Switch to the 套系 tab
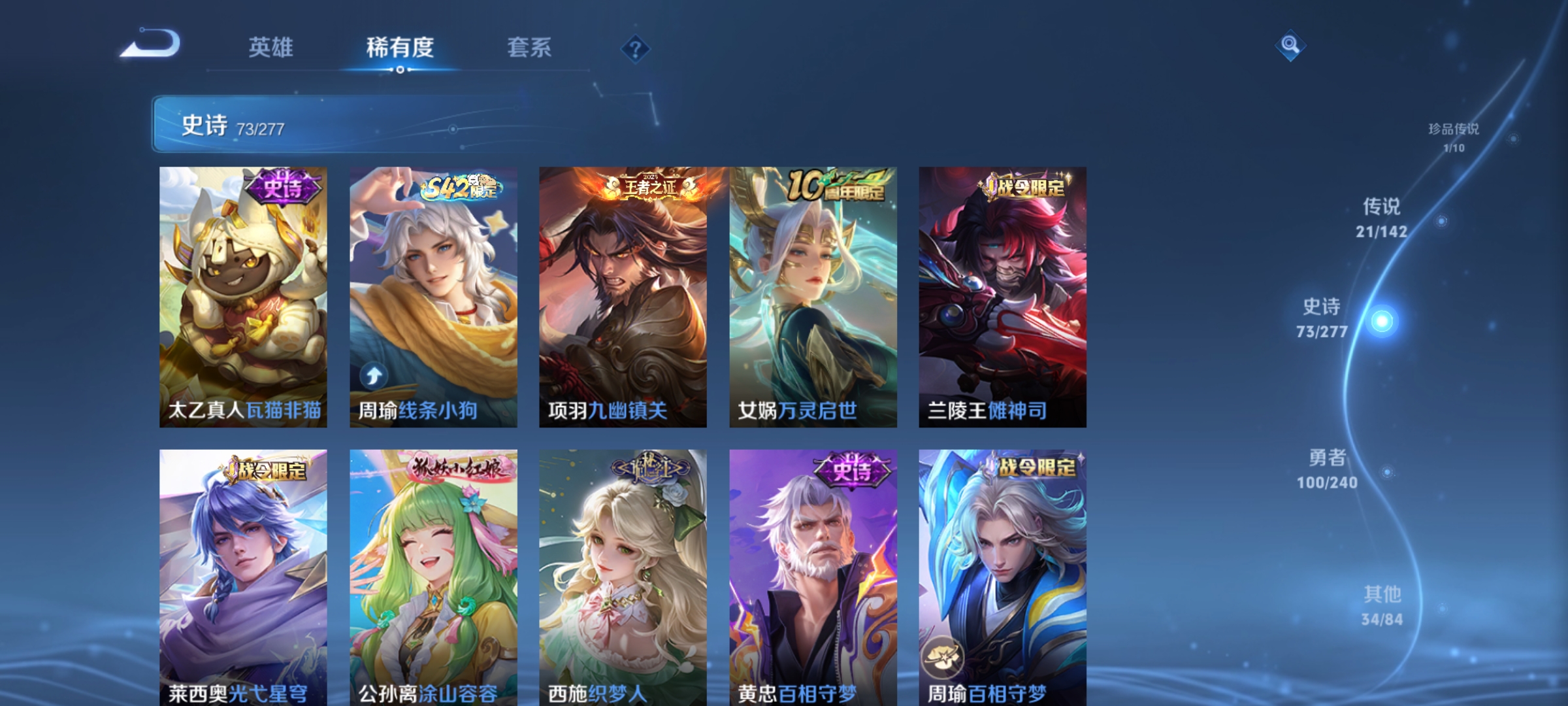Screen dimensions: 1568x706 [529, 48]
